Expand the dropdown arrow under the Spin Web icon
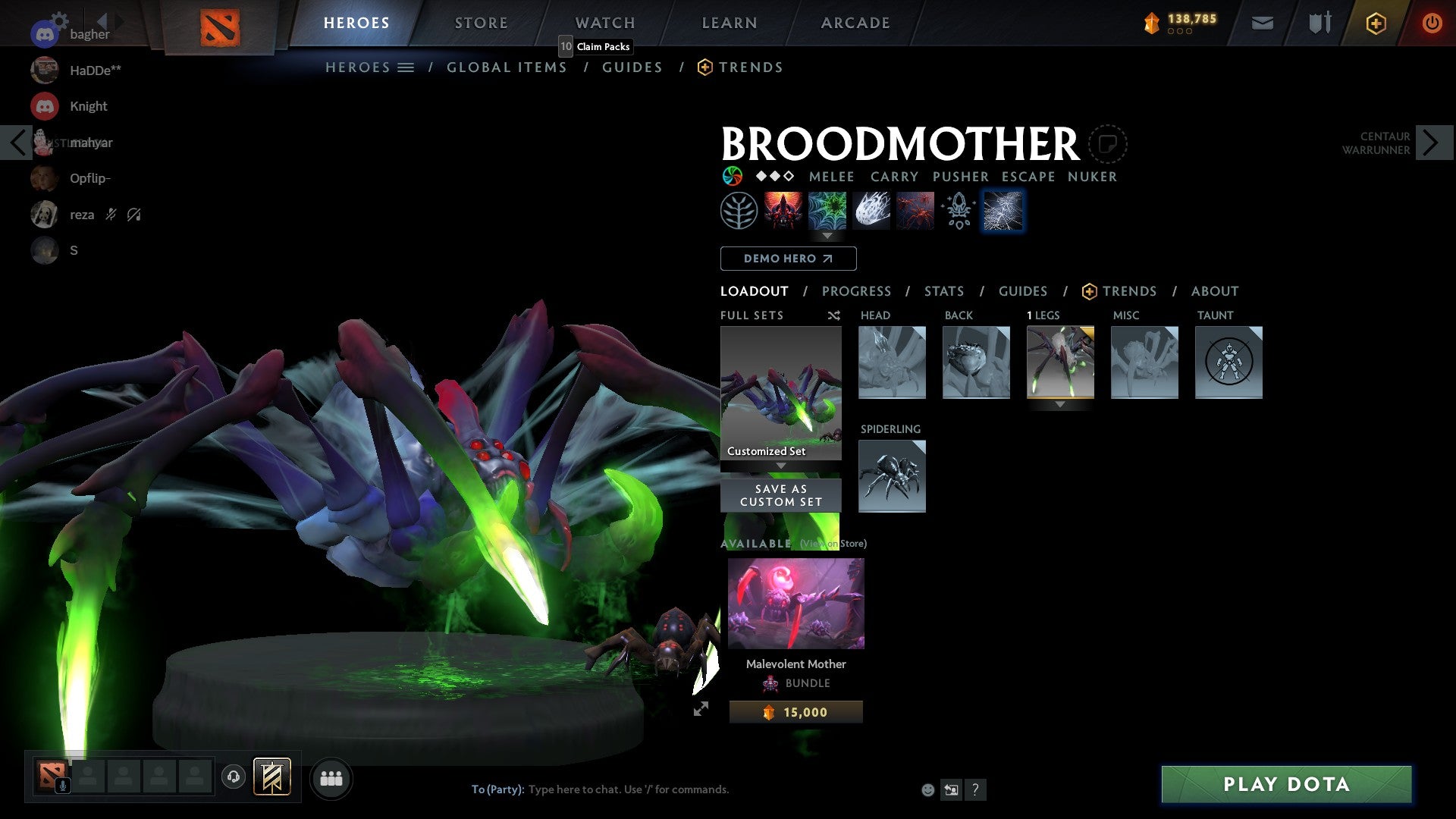 tap(827, 236)
